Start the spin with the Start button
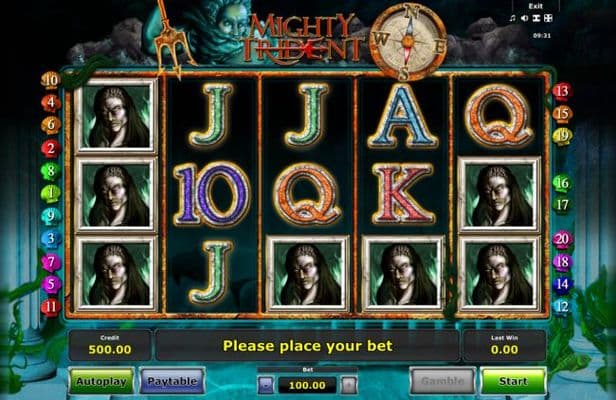The image size is (616, 400). (513, 380)
